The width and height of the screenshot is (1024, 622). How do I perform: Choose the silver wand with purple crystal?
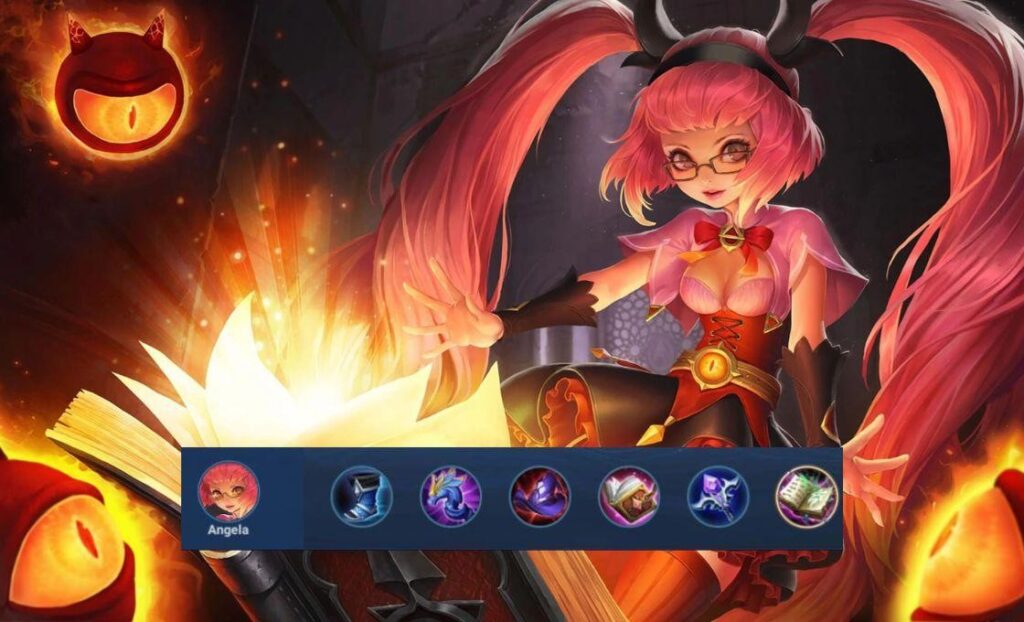click(717, 496)
